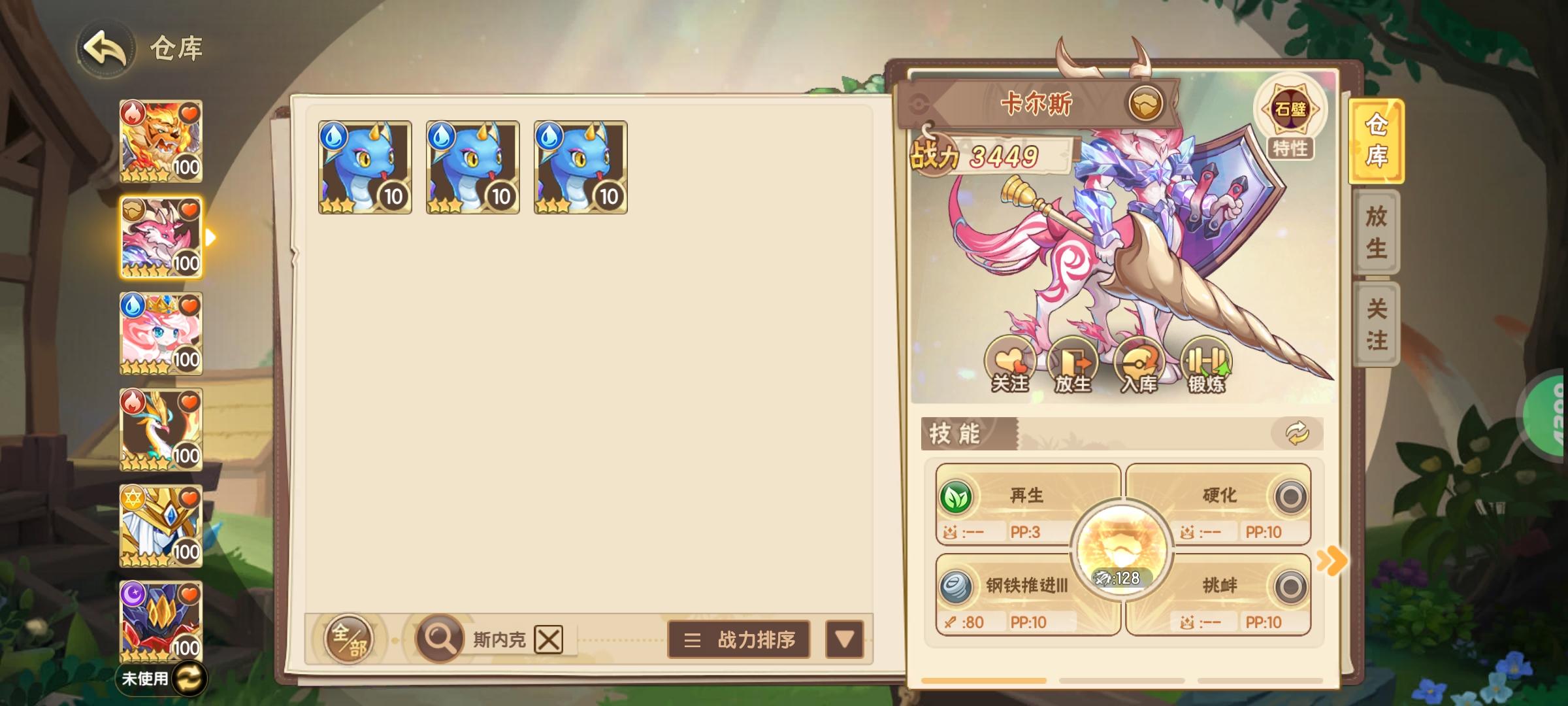The width and height of the screenshot is (1568, 706).
Task: Open the 全部 filter selector
Action: point(348,639)
